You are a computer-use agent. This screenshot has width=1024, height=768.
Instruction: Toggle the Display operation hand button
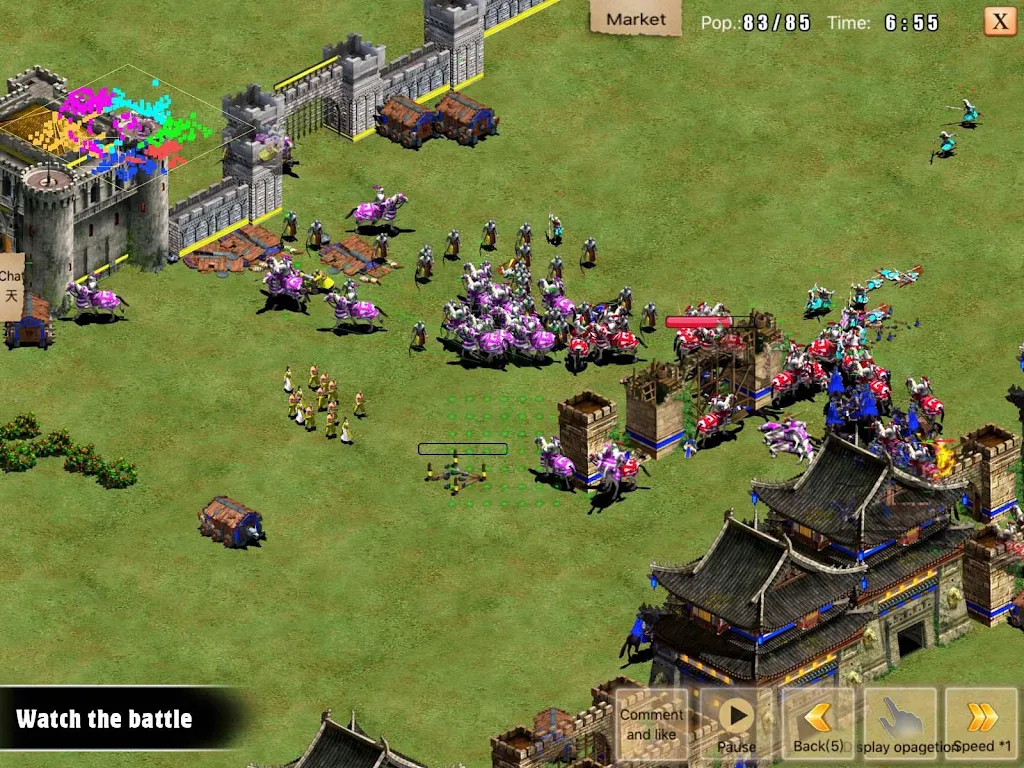[x=900, y=724]
